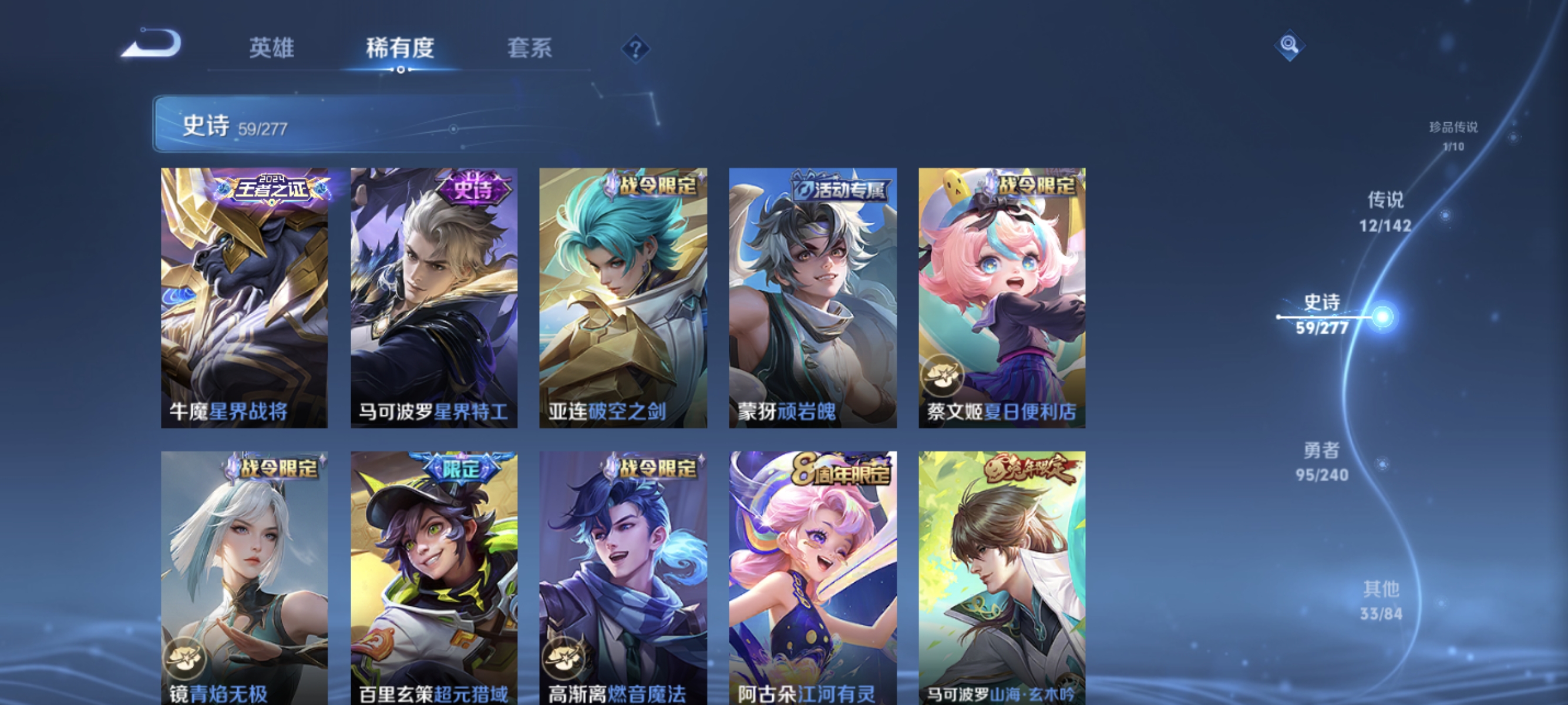Switch to the 套系 tab
1568x705 pixels.
pyautogui.click(x=531, y=50)
